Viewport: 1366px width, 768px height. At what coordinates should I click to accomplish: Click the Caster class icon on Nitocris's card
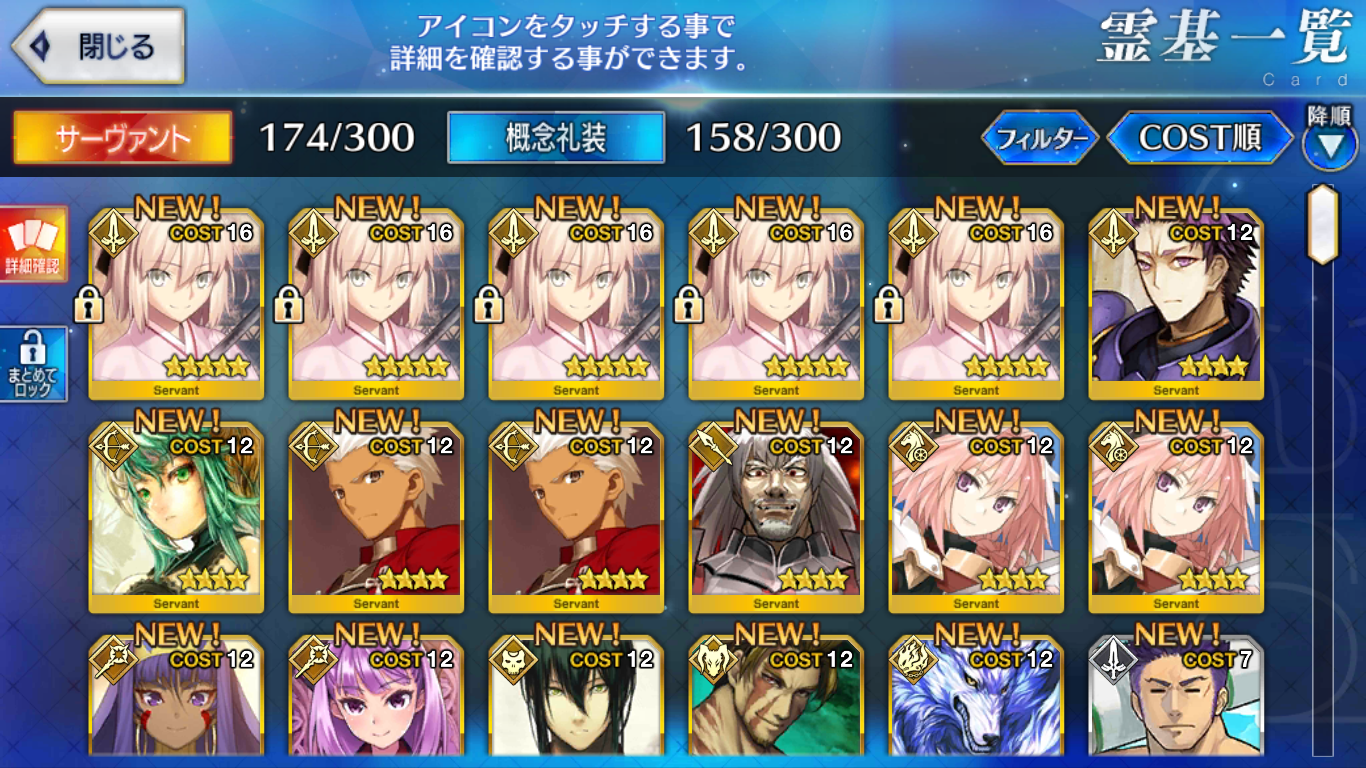[x=113, y=664]
